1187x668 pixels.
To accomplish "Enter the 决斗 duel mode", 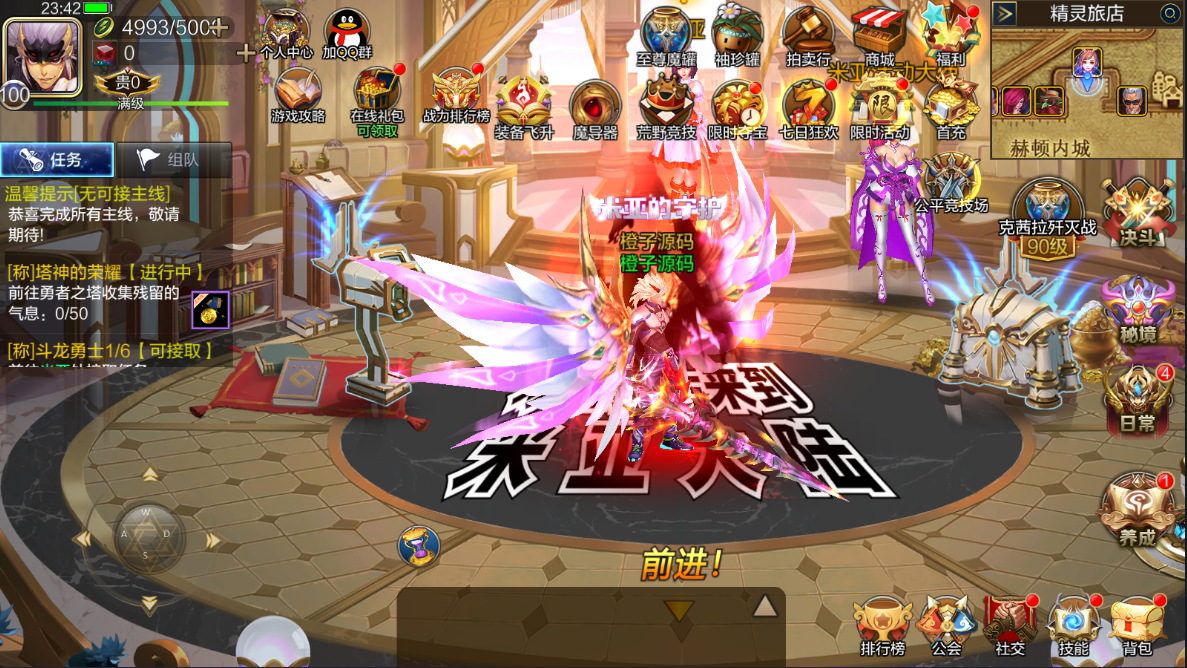I will click(1138, 212).
